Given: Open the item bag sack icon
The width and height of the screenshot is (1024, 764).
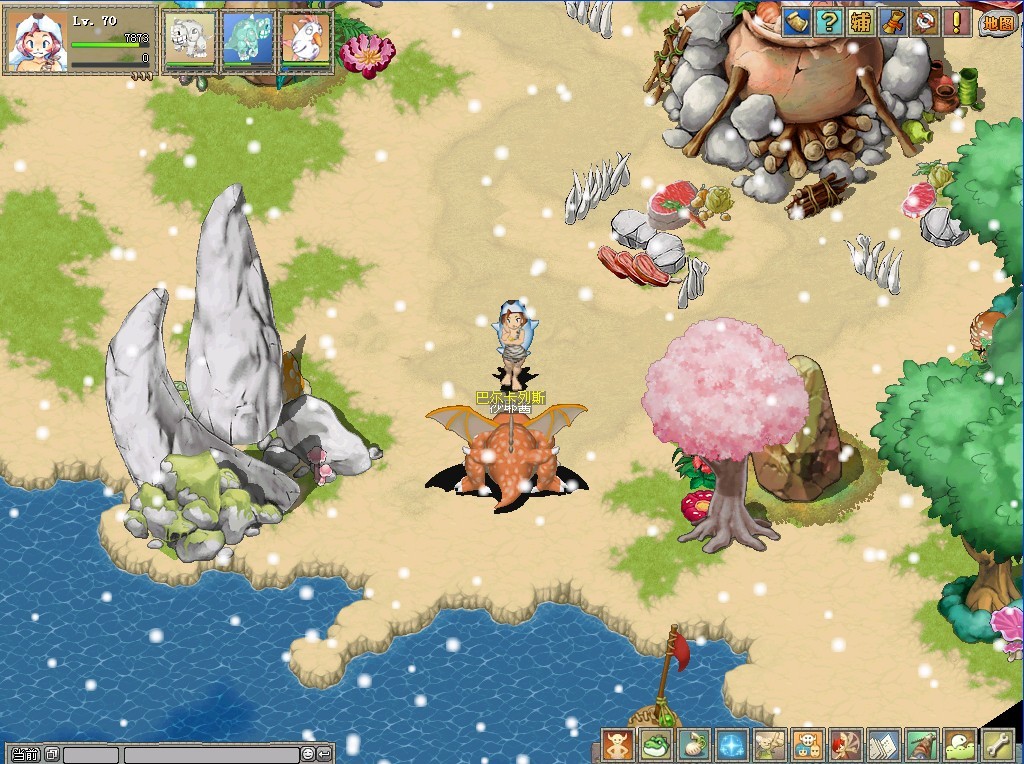Looking at the screenshot, I should pos(694,745).
